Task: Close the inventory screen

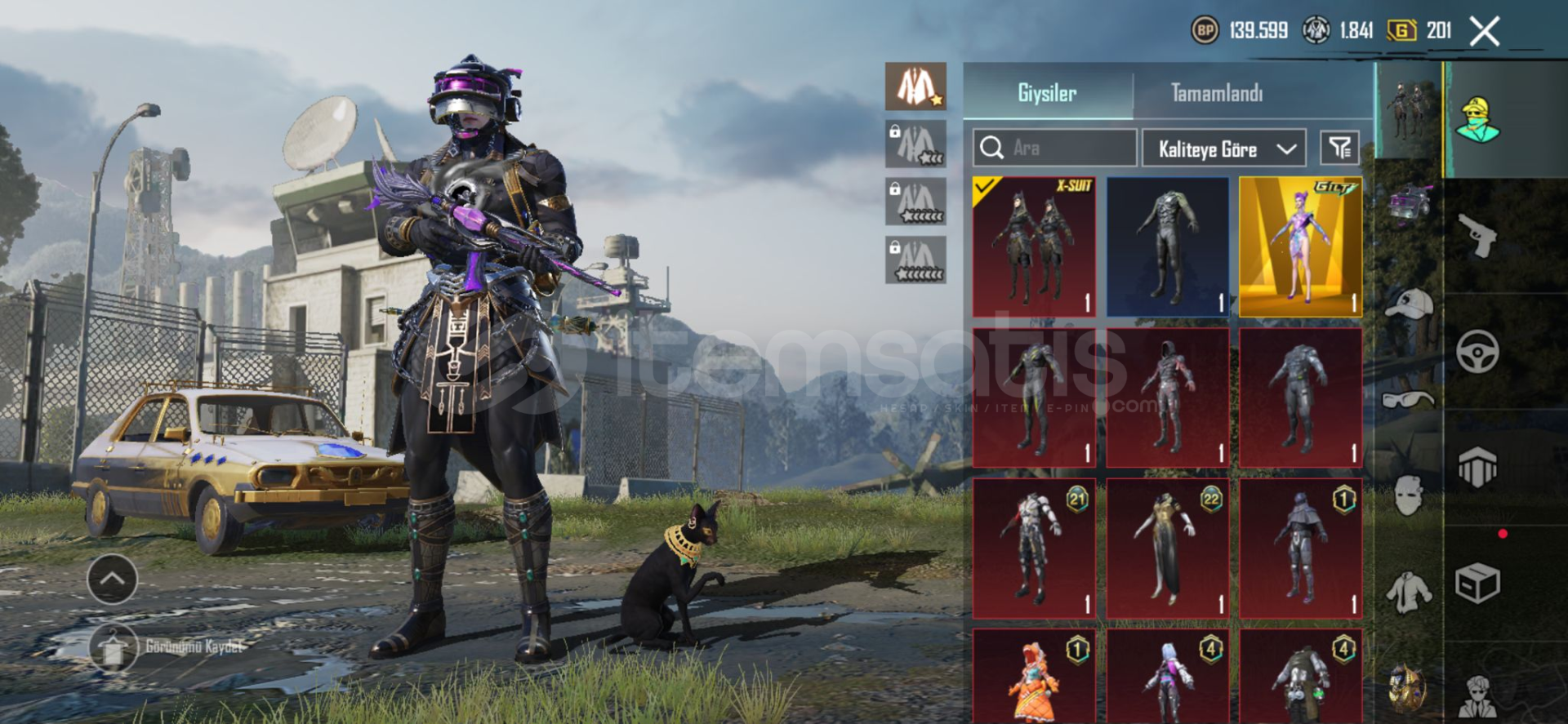Action: [x=1484, y=32]
